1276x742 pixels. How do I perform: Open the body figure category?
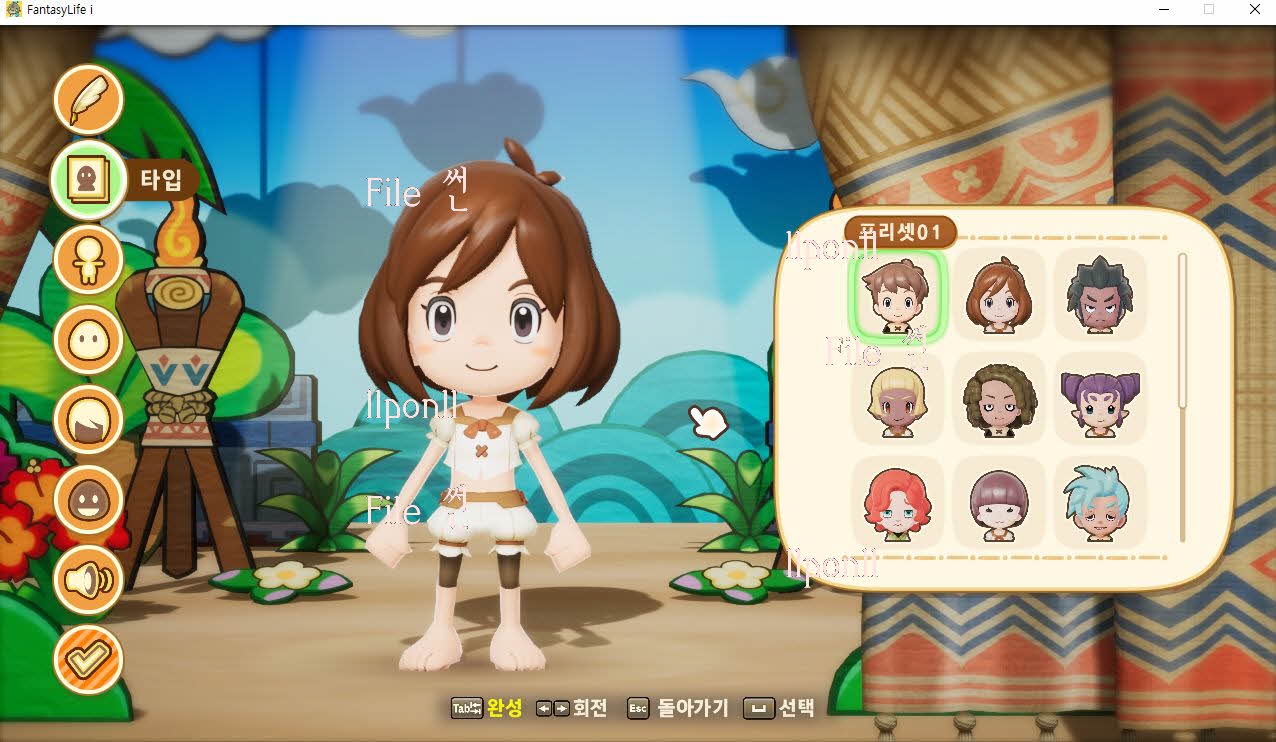tap(88, 260)
